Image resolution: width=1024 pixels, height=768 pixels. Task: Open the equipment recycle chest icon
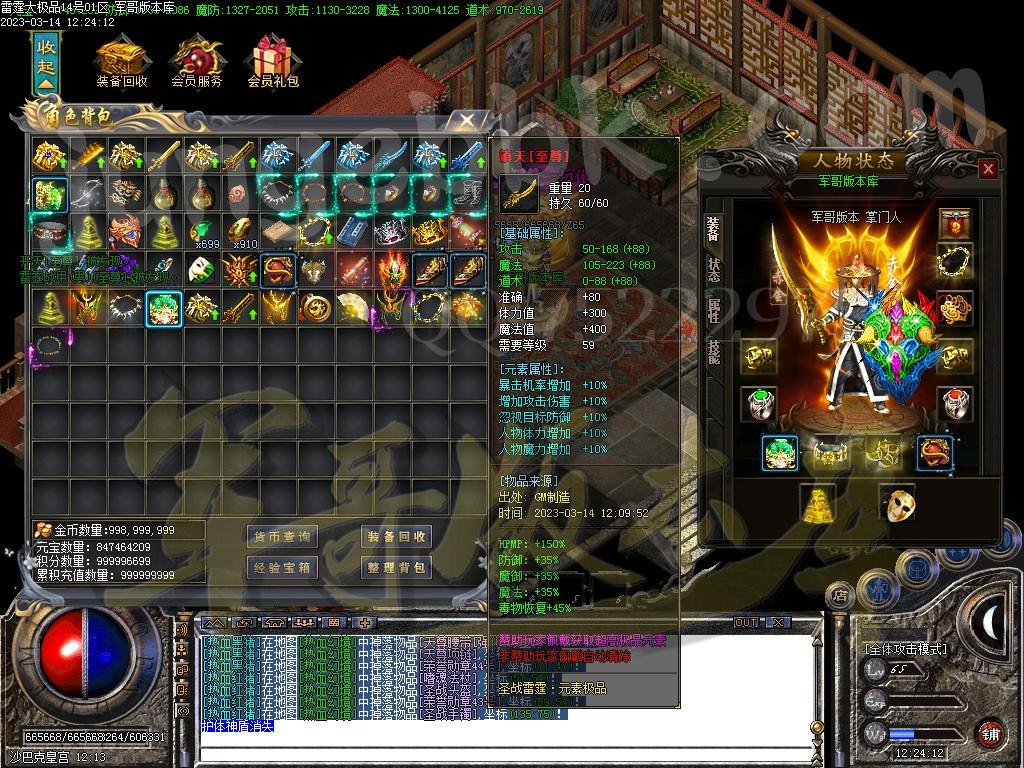[122, 58]
